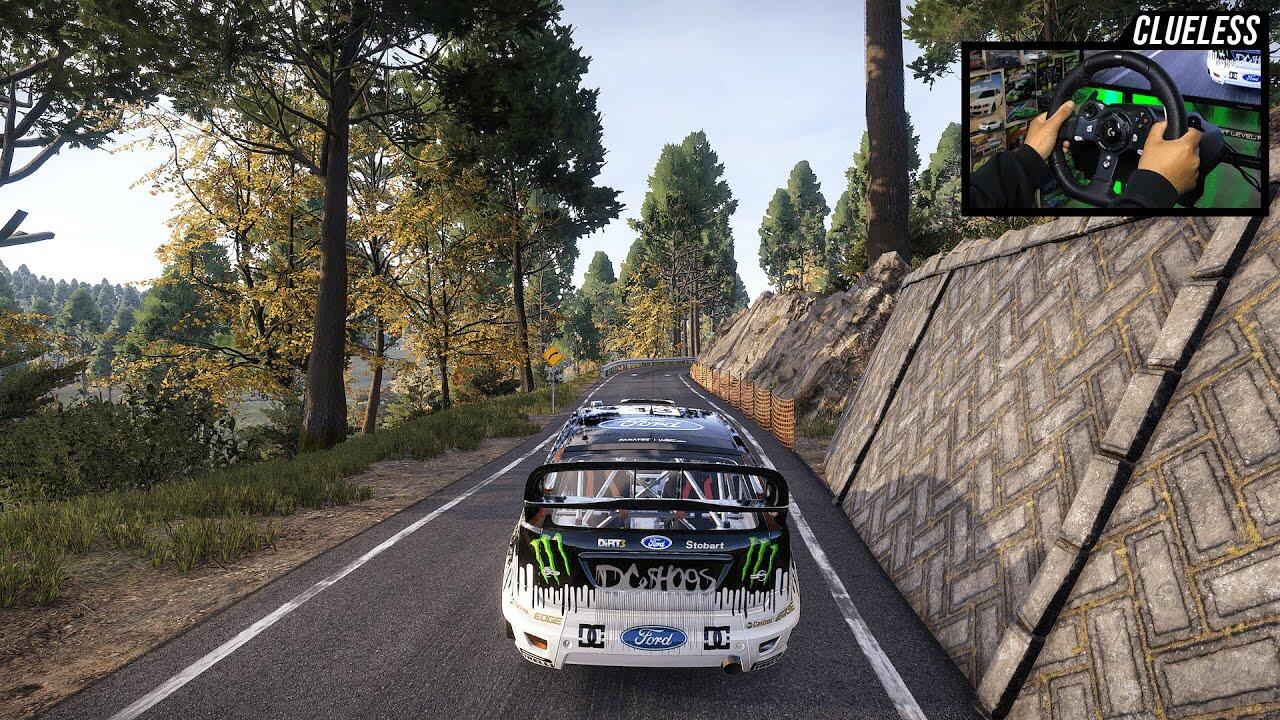Click the CLUELESS channel watermark
1280x720 pixels.
coord(1194,30)
